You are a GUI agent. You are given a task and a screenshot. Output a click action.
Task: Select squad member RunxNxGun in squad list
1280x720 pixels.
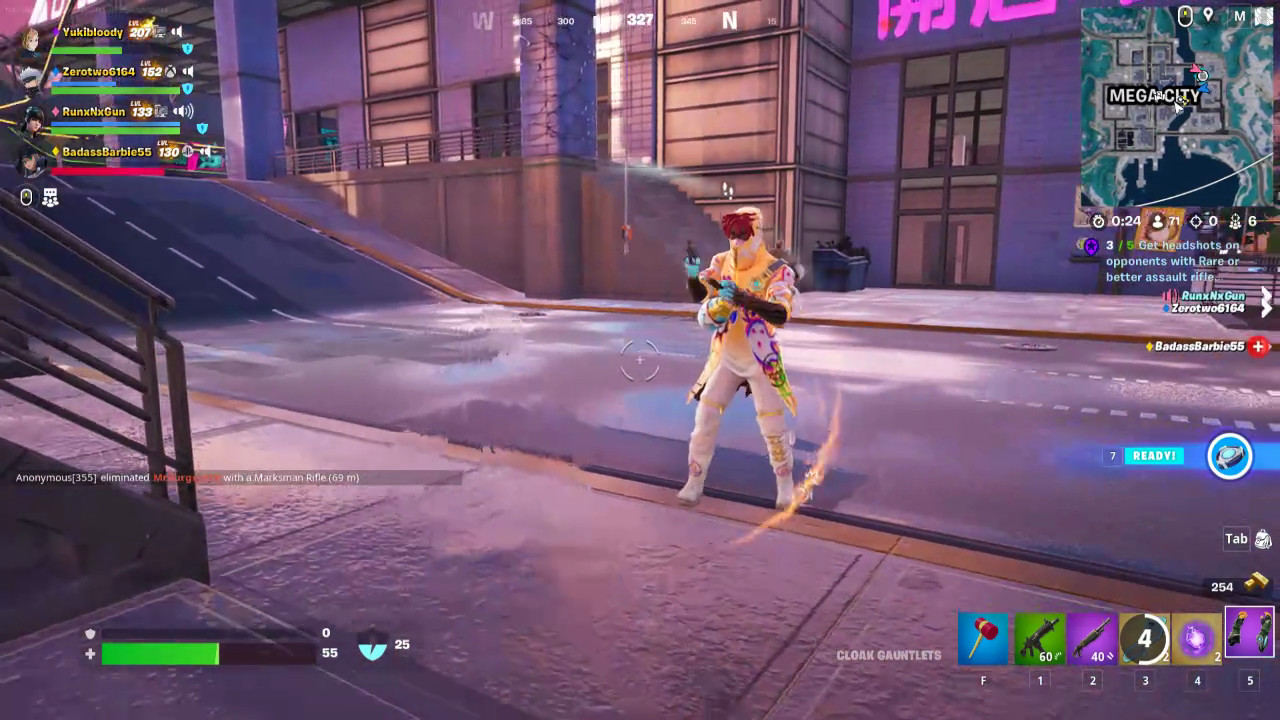coord(94,112)
